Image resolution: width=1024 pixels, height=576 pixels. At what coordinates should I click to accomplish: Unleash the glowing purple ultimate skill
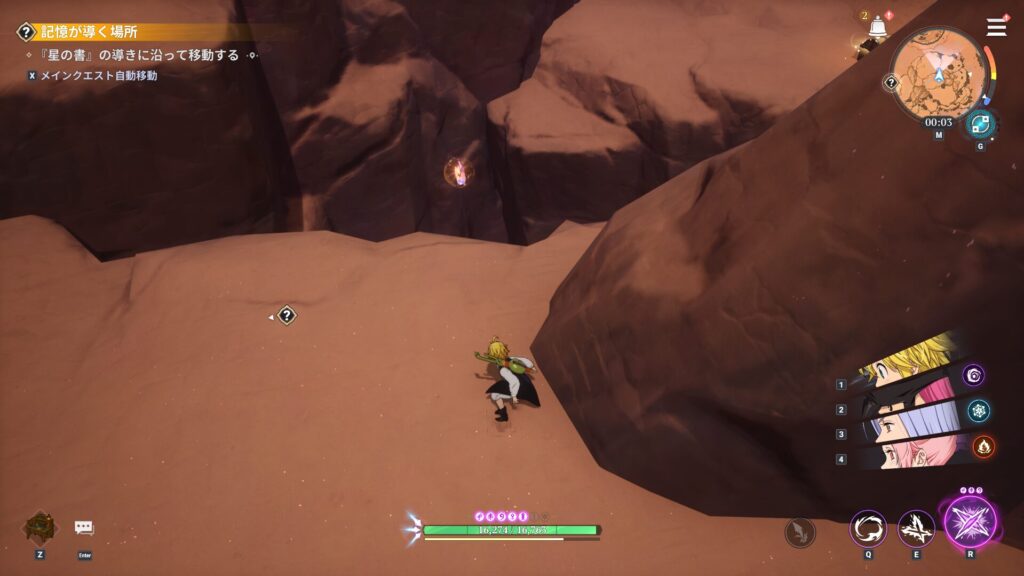coord(969,523)
